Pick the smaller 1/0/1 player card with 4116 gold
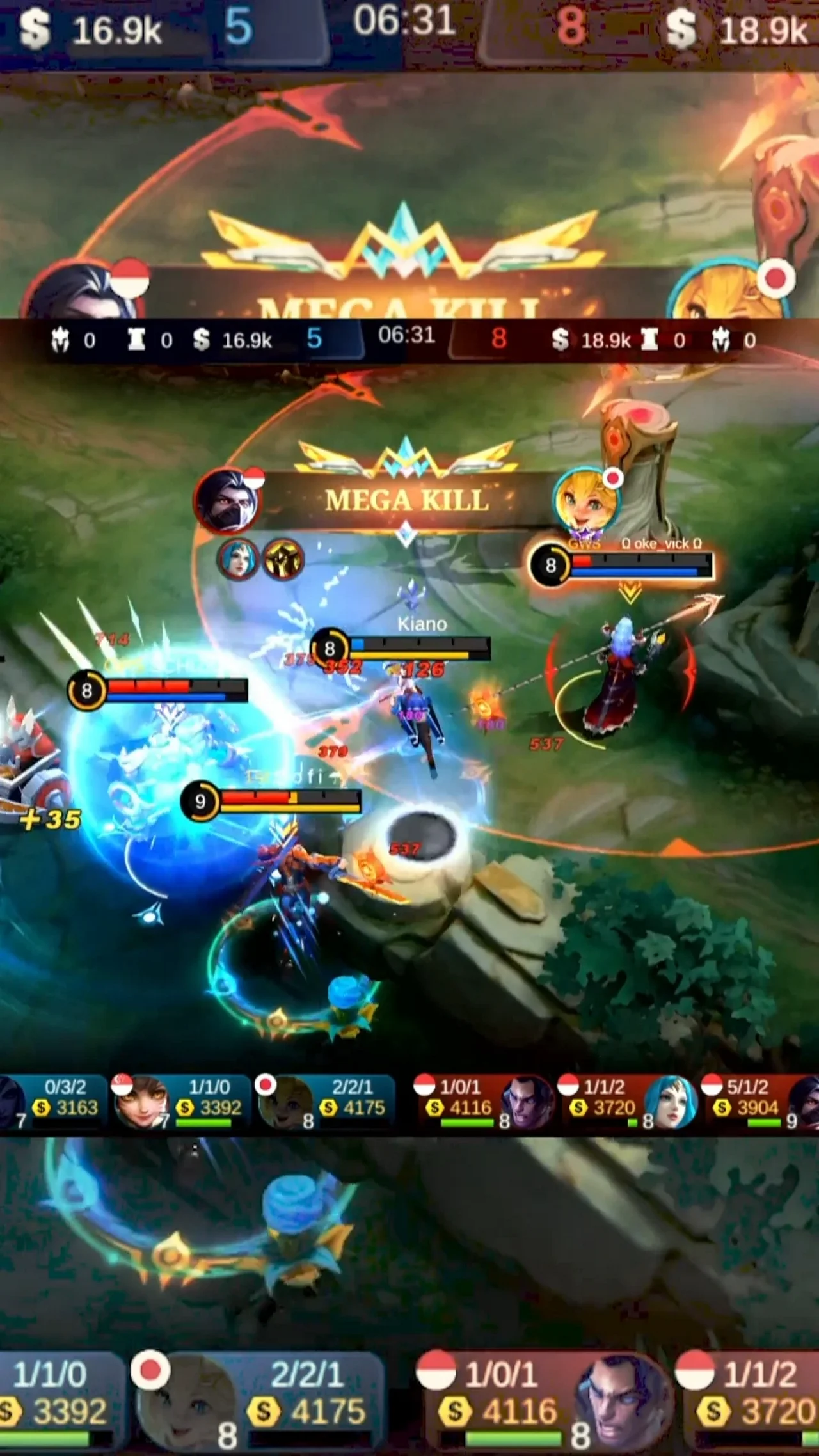The image size is (819, 1456). [x=483, y=1099]
